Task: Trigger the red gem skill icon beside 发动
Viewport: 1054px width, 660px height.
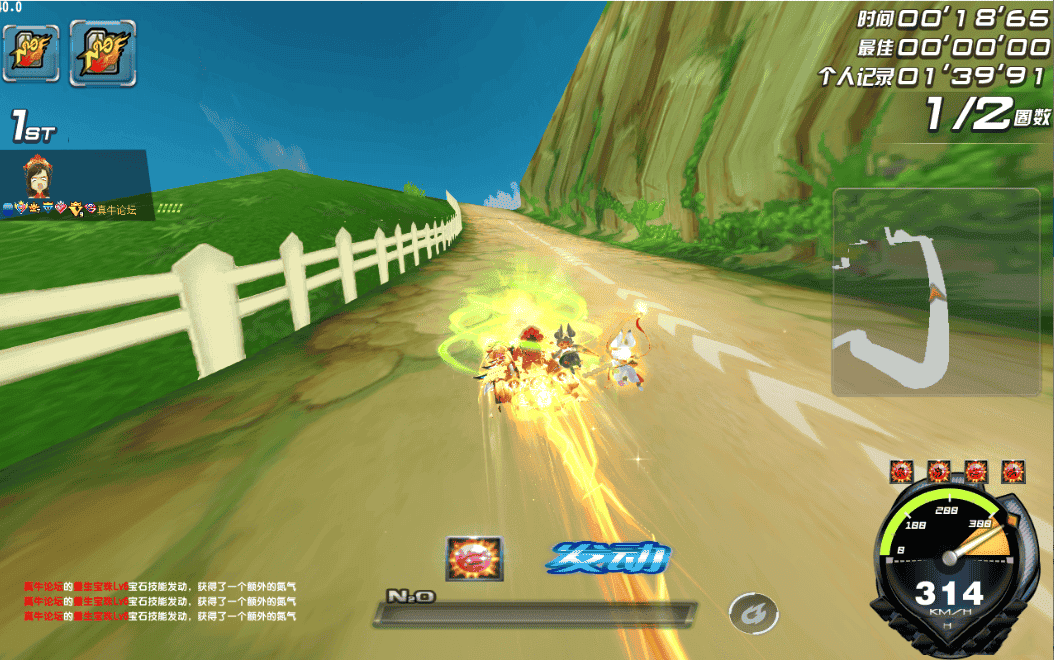Action: click(x=474, y=559)
